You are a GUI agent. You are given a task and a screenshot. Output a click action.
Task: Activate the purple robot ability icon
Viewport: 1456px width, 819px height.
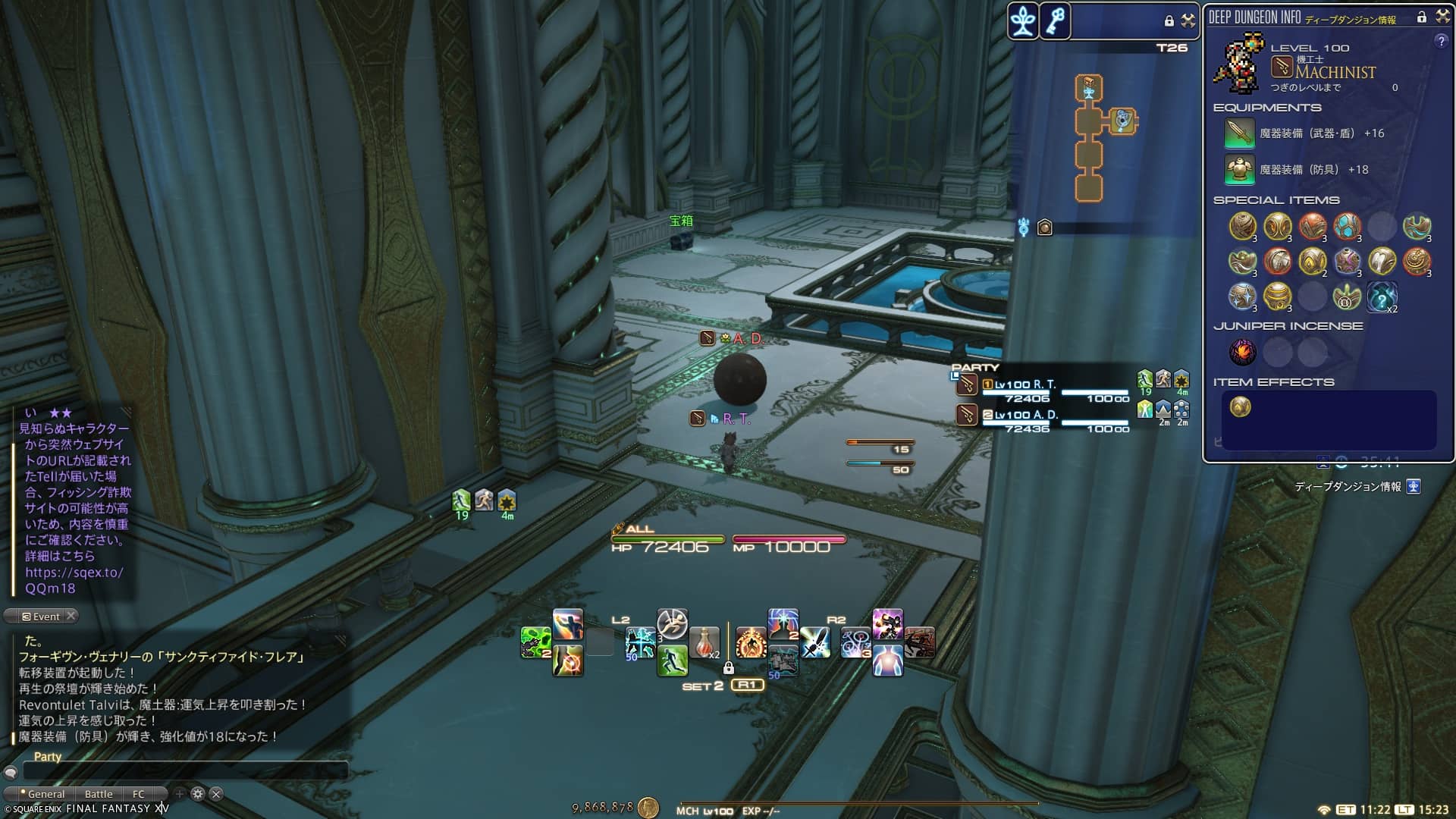point(887,624)
